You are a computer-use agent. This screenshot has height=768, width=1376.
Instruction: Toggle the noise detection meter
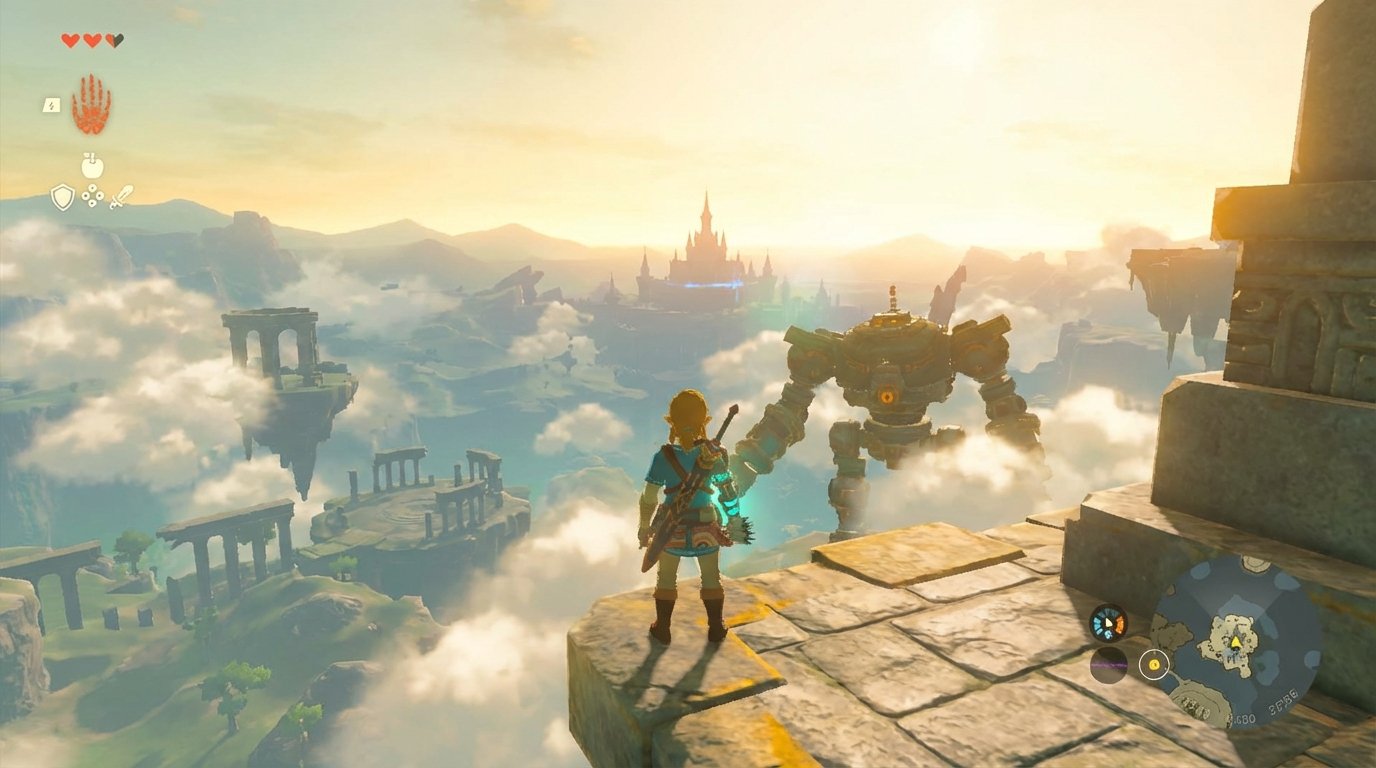[x=1107, y=666]
